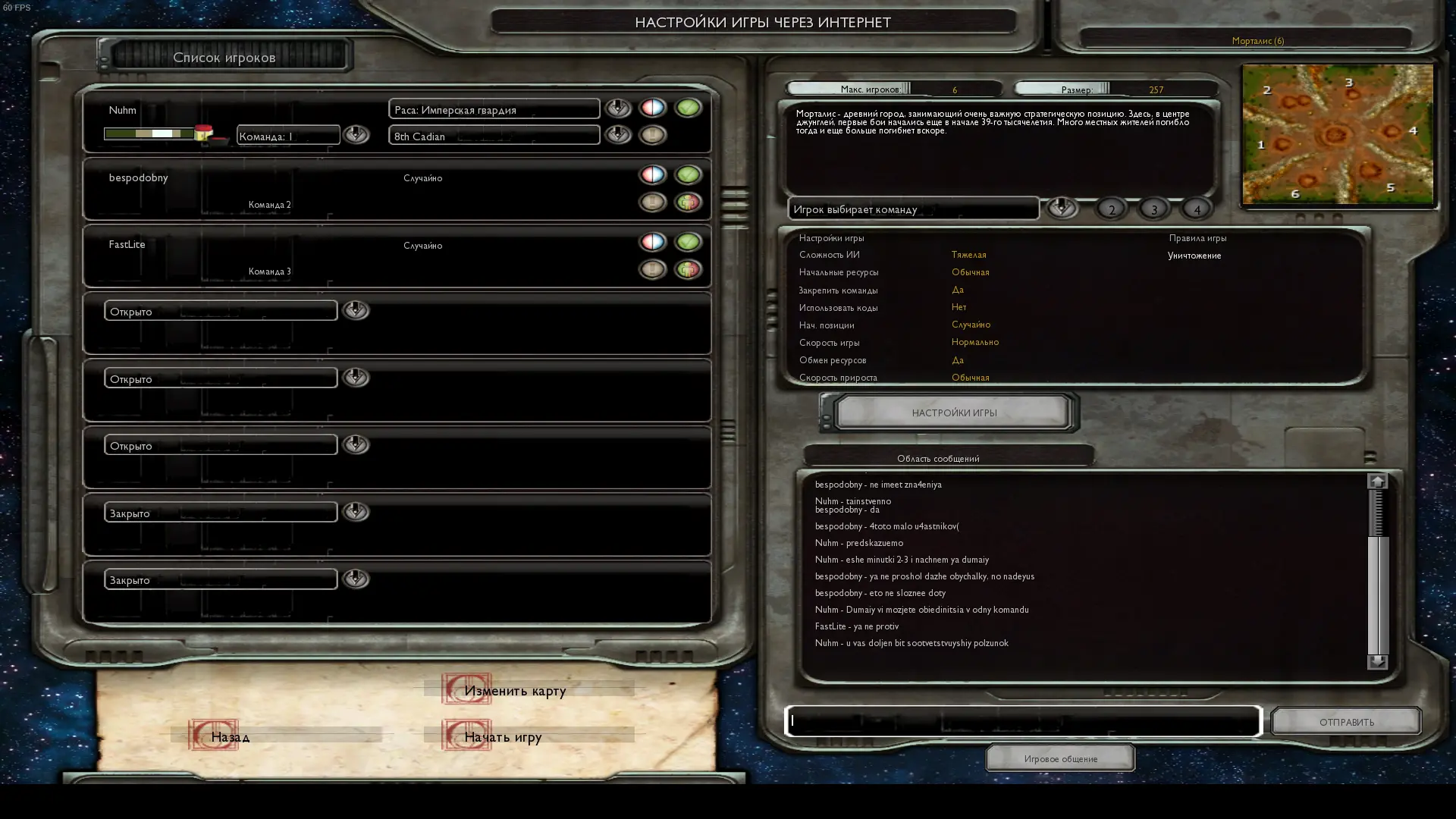Start the game with Начать игру
Viewport: 1456px width, 819px height.
(x=502, y=736)
